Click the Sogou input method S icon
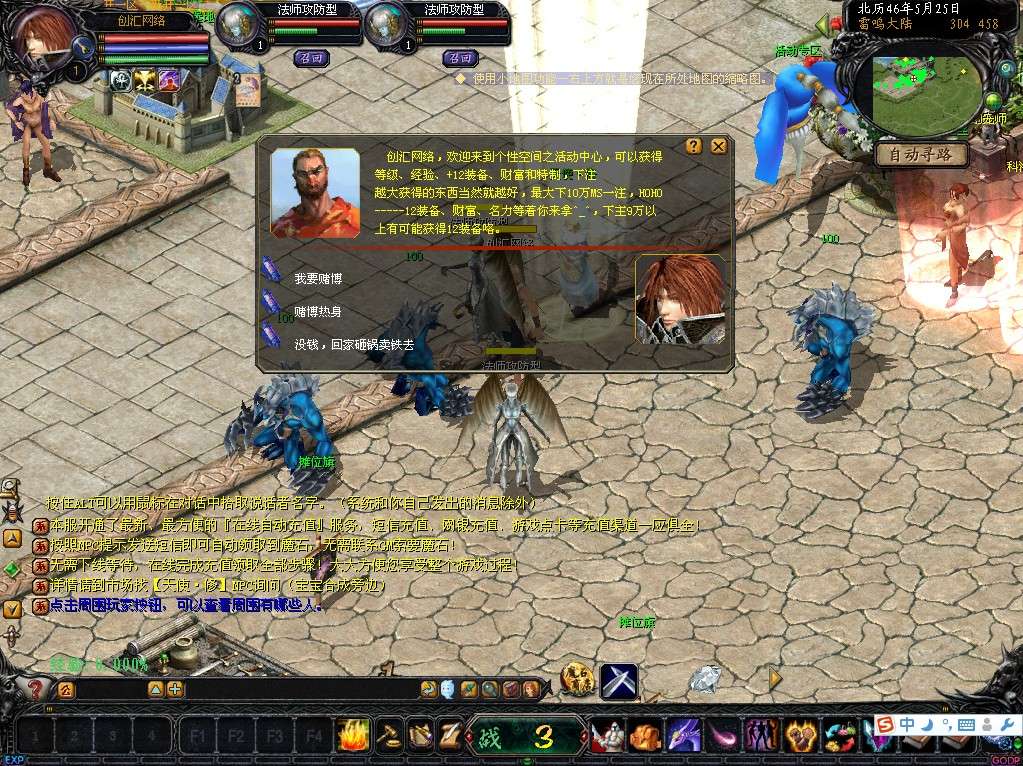1023x766 pixels. point(884,724)
